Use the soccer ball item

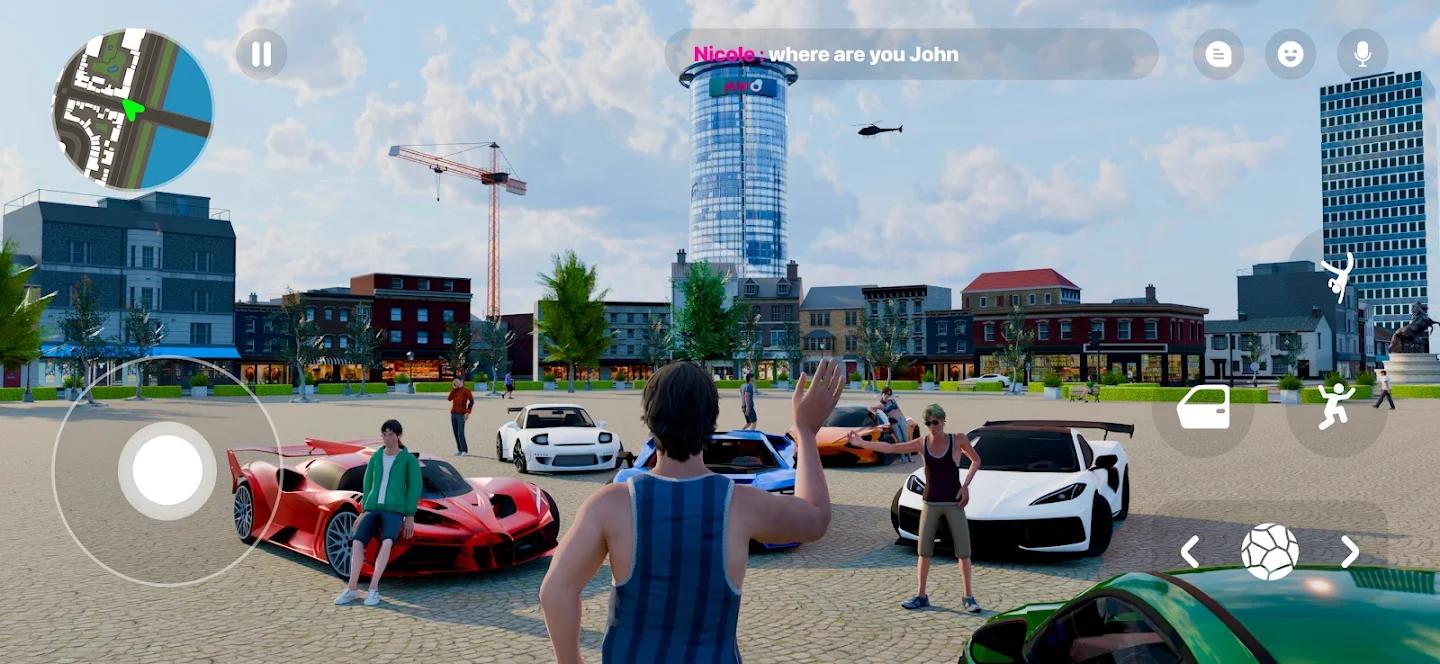(x=1270, y=551)
